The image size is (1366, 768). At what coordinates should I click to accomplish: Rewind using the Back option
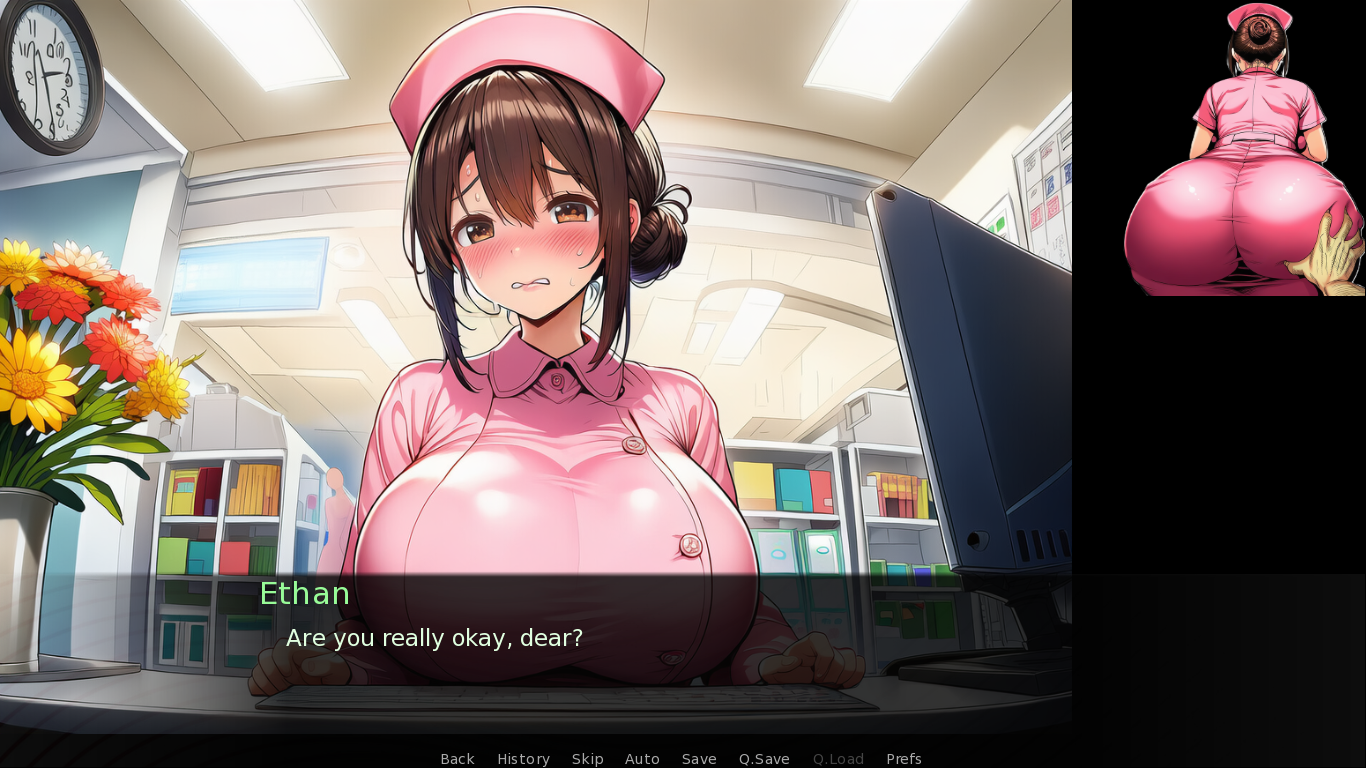point(457,759)
